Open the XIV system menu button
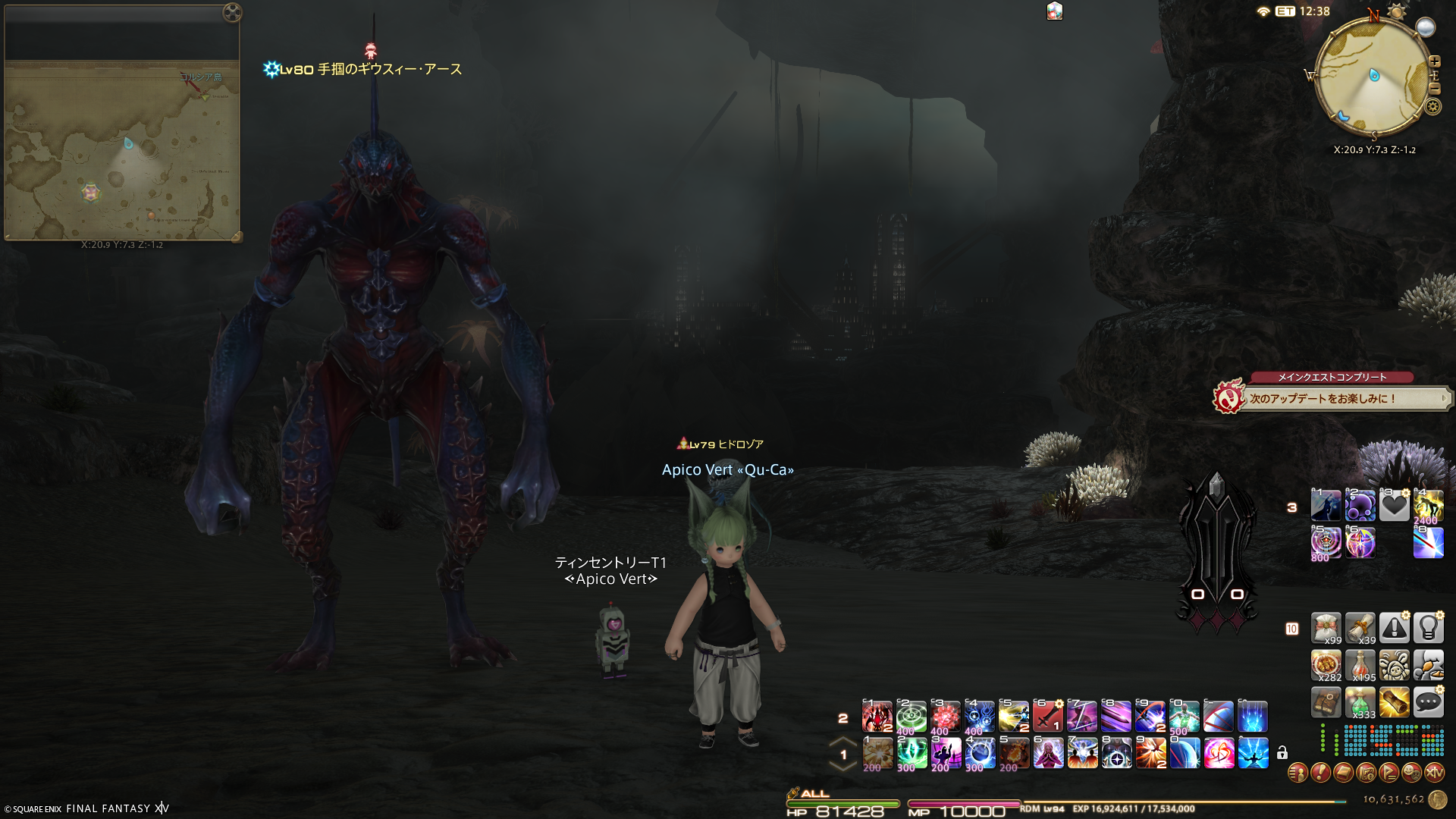 coord(1434,773)
